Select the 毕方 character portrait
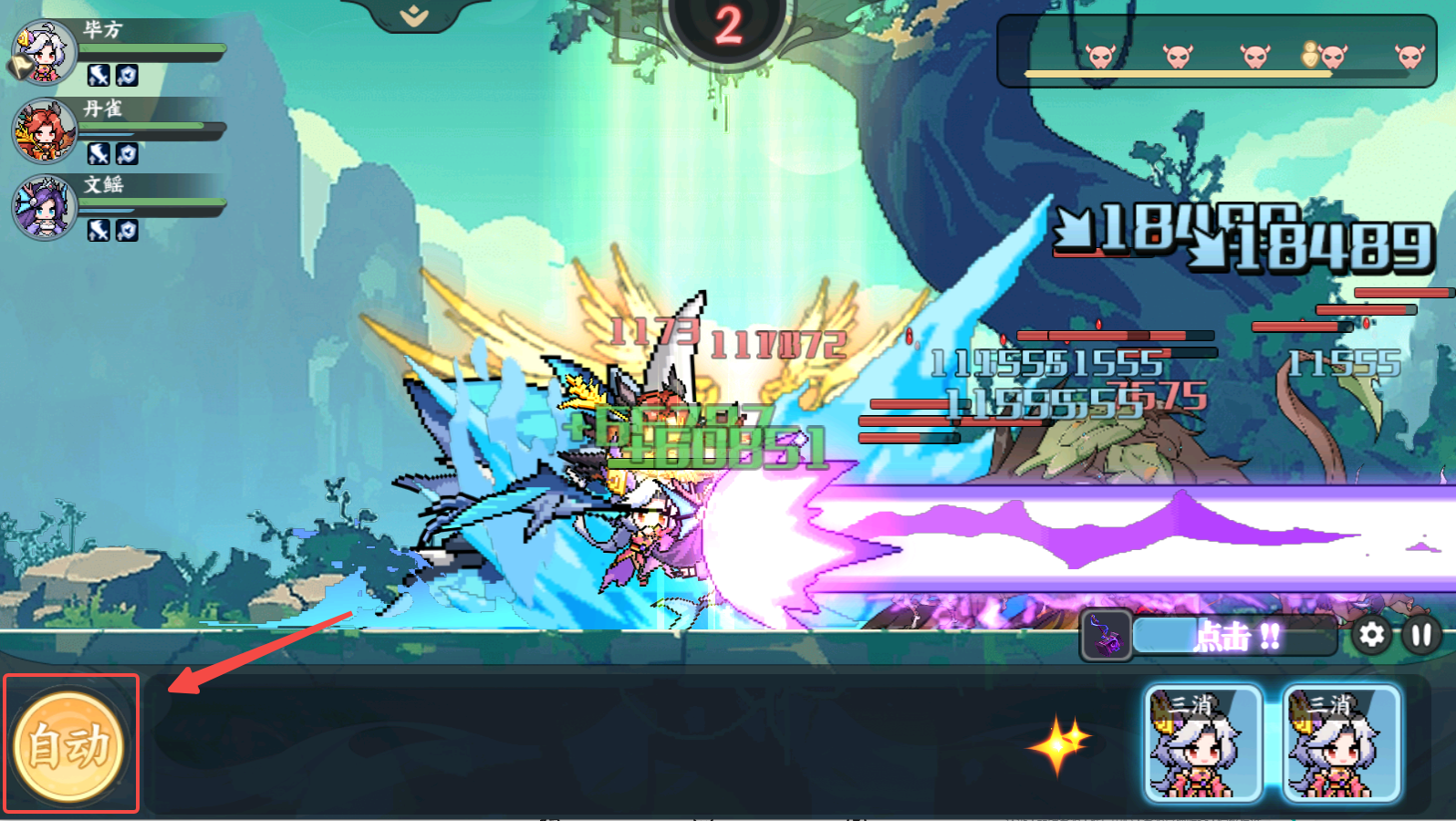The height and width of the screenshot is (821, 1456). pyautogui.click(x=44, y=52)
